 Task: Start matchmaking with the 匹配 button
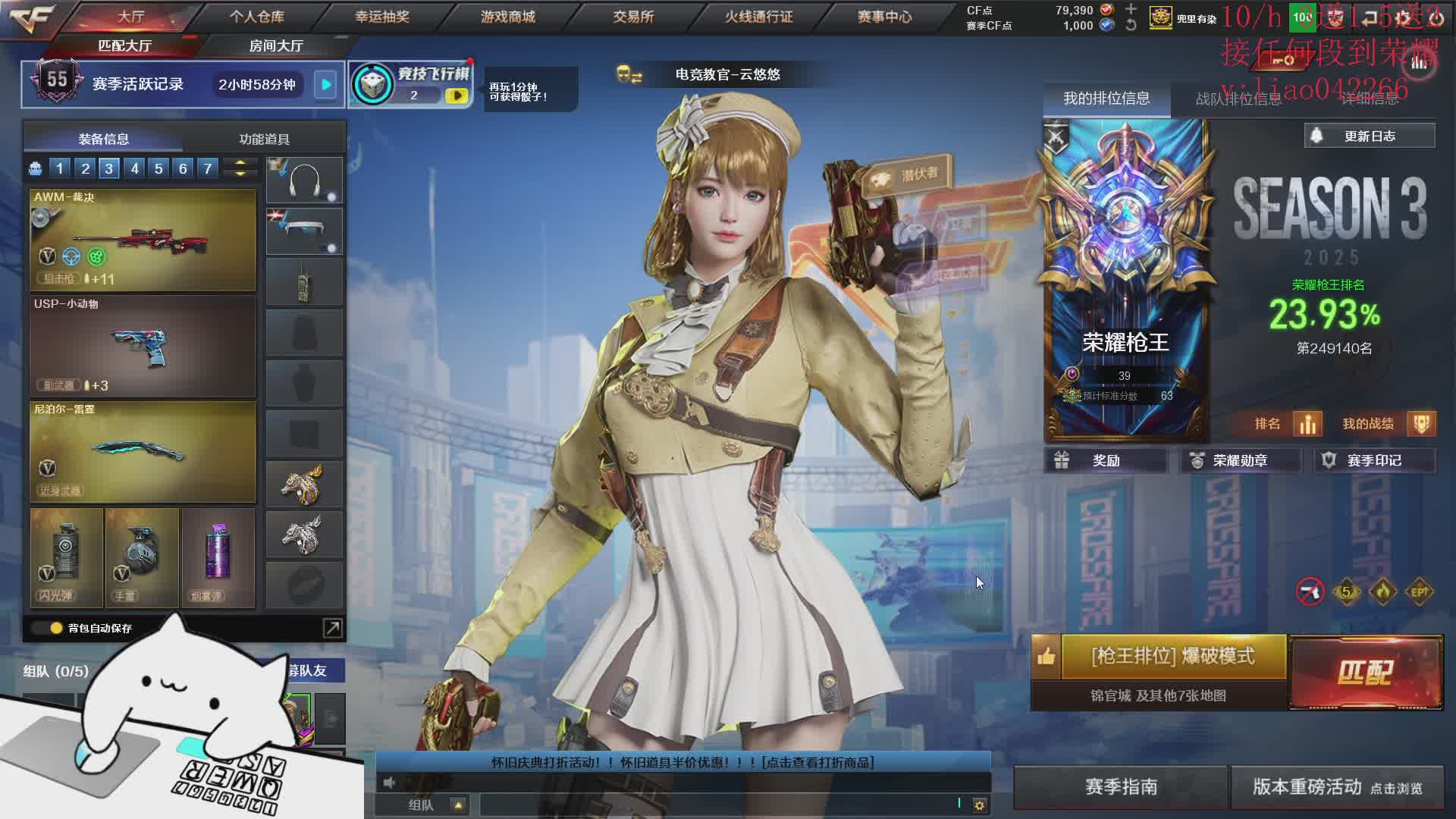pos(1365,672)
